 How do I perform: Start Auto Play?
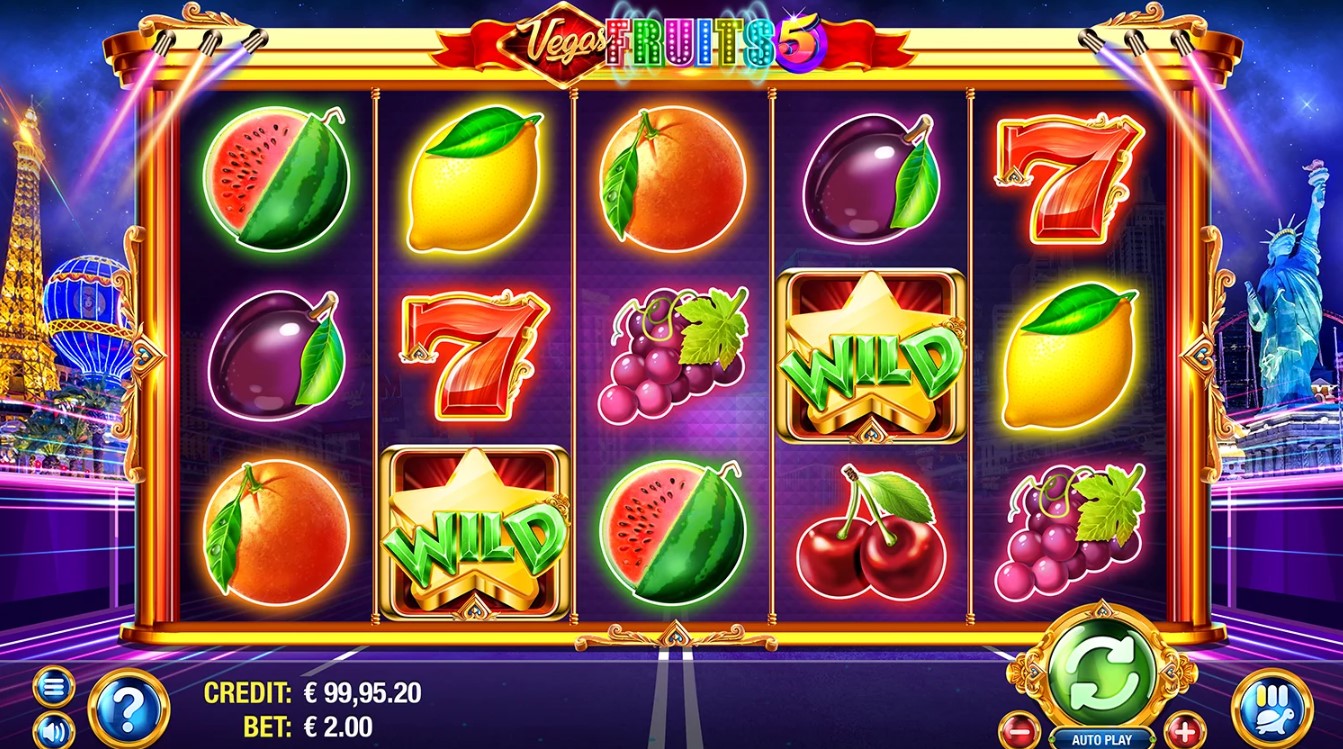(1100, 740)
